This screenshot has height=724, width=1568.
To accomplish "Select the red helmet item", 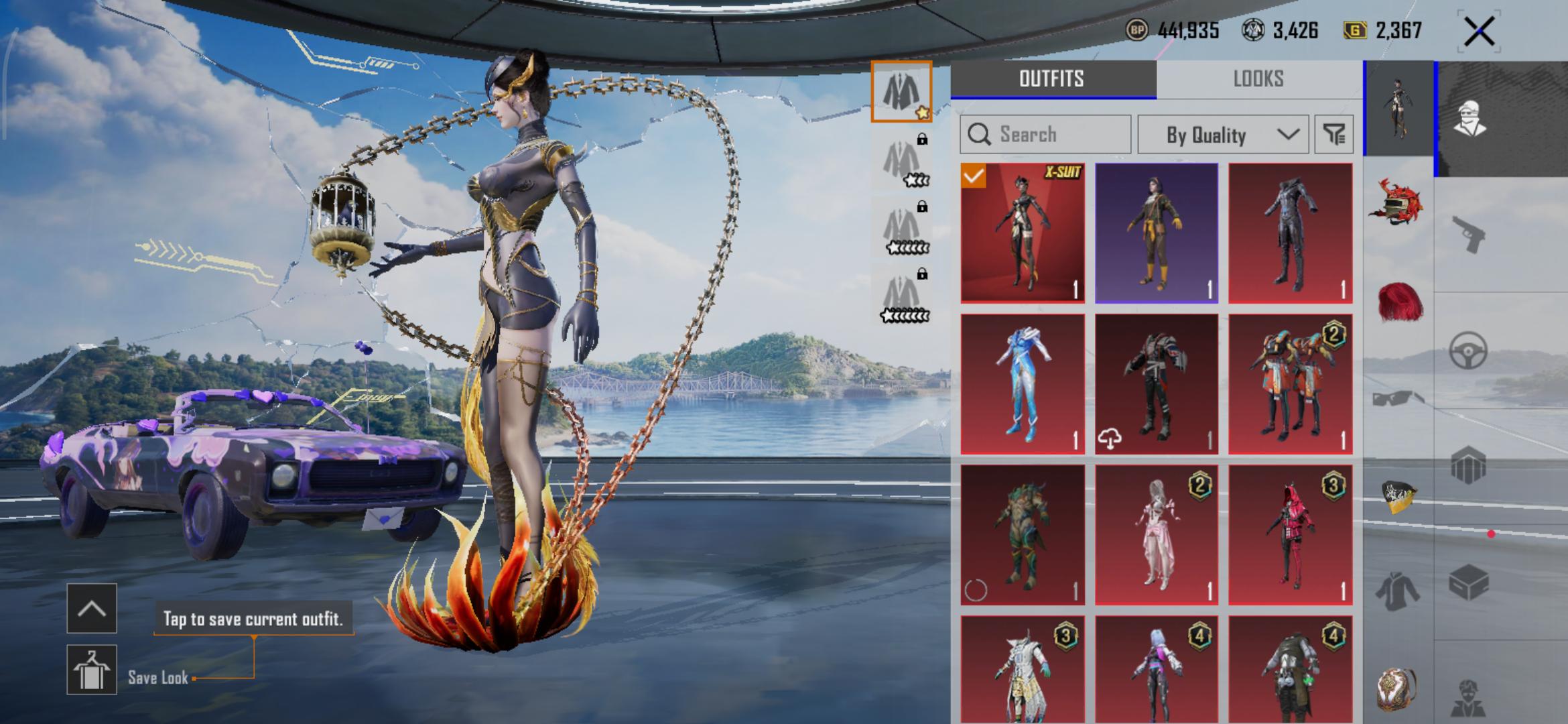I will coord(1398,202).
